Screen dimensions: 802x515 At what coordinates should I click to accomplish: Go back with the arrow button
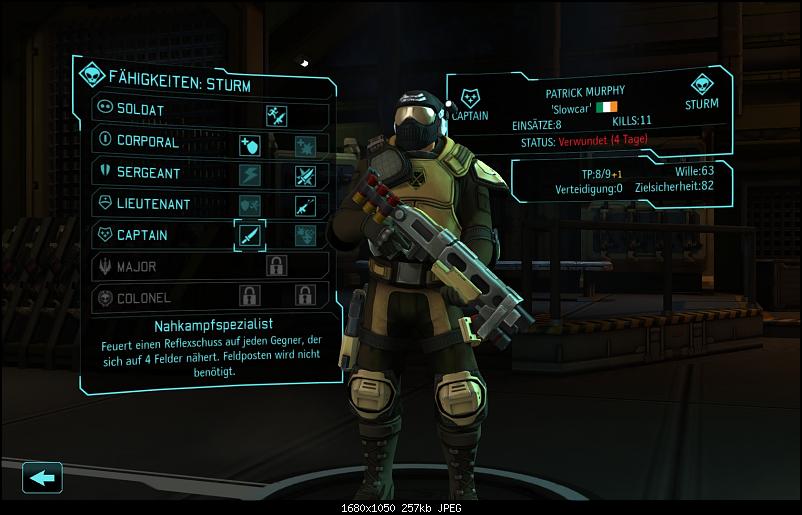[42, 477]
